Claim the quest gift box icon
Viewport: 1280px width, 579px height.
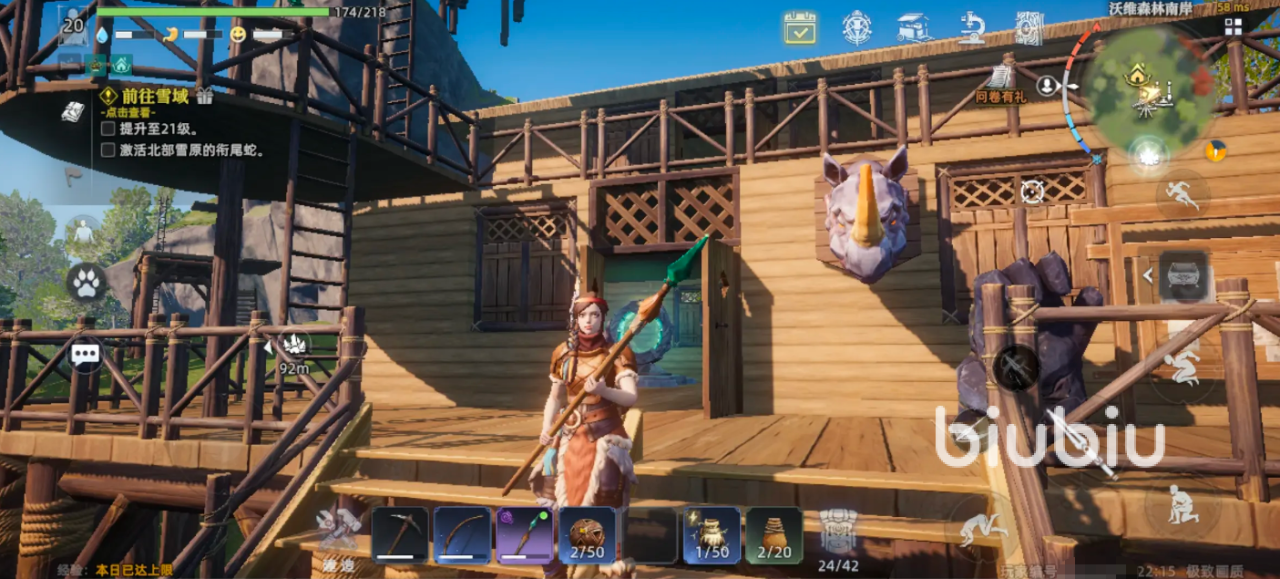[x=205, y=96]
